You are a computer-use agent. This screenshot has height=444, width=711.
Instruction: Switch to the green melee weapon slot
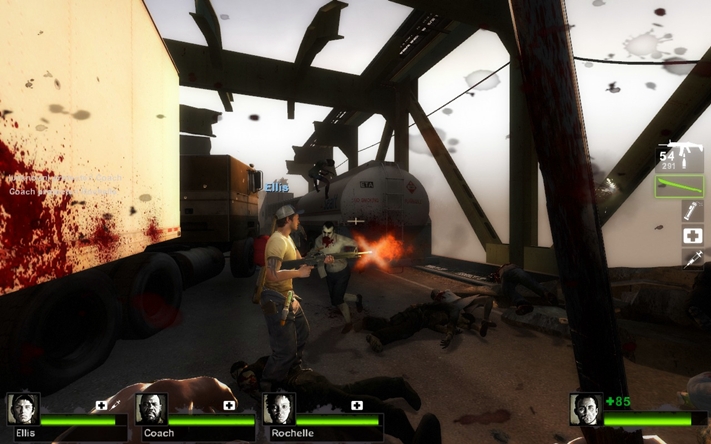pyautogui.click(x=680, y=186)
